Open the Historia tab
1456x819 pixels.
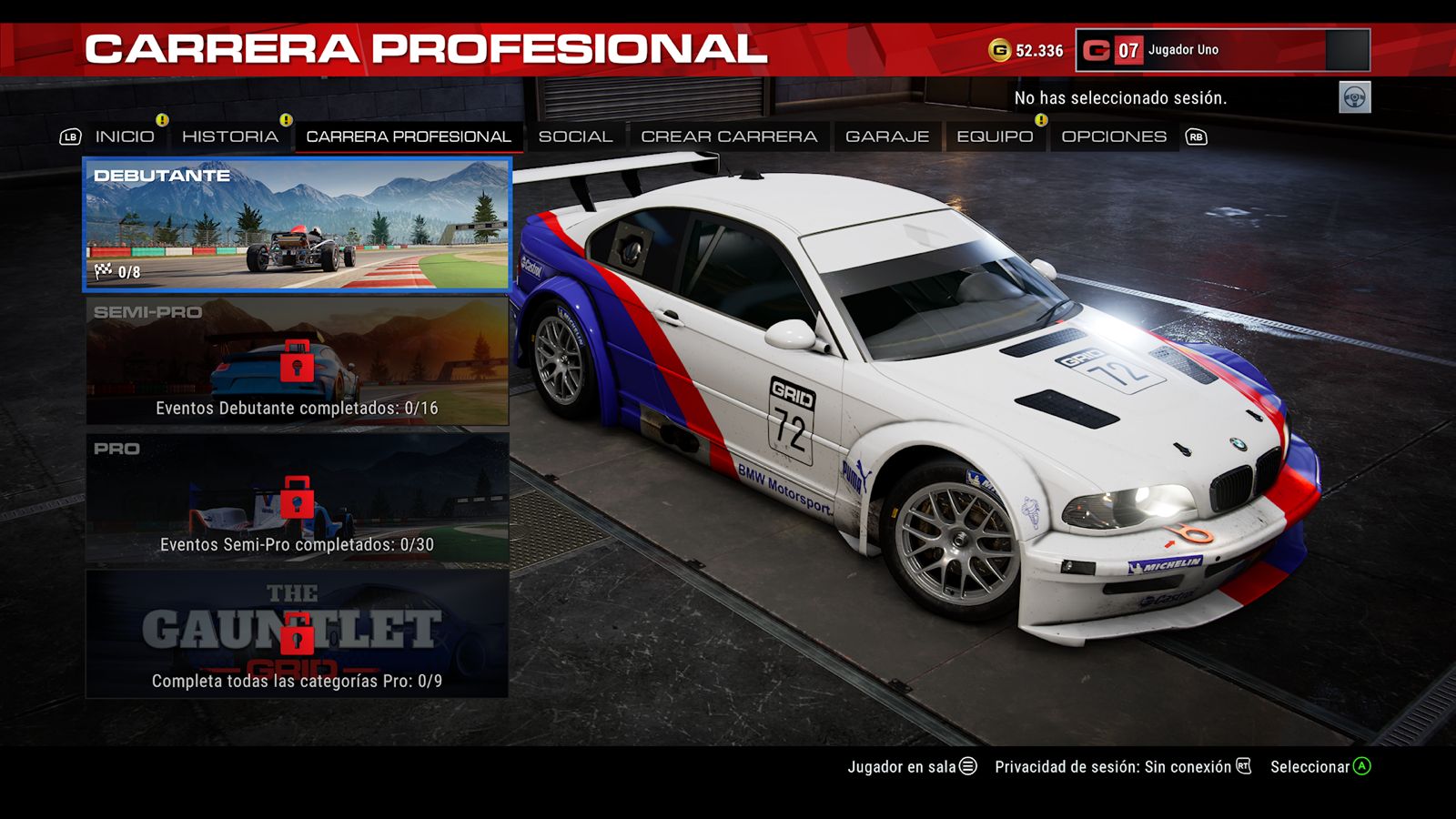229,136
